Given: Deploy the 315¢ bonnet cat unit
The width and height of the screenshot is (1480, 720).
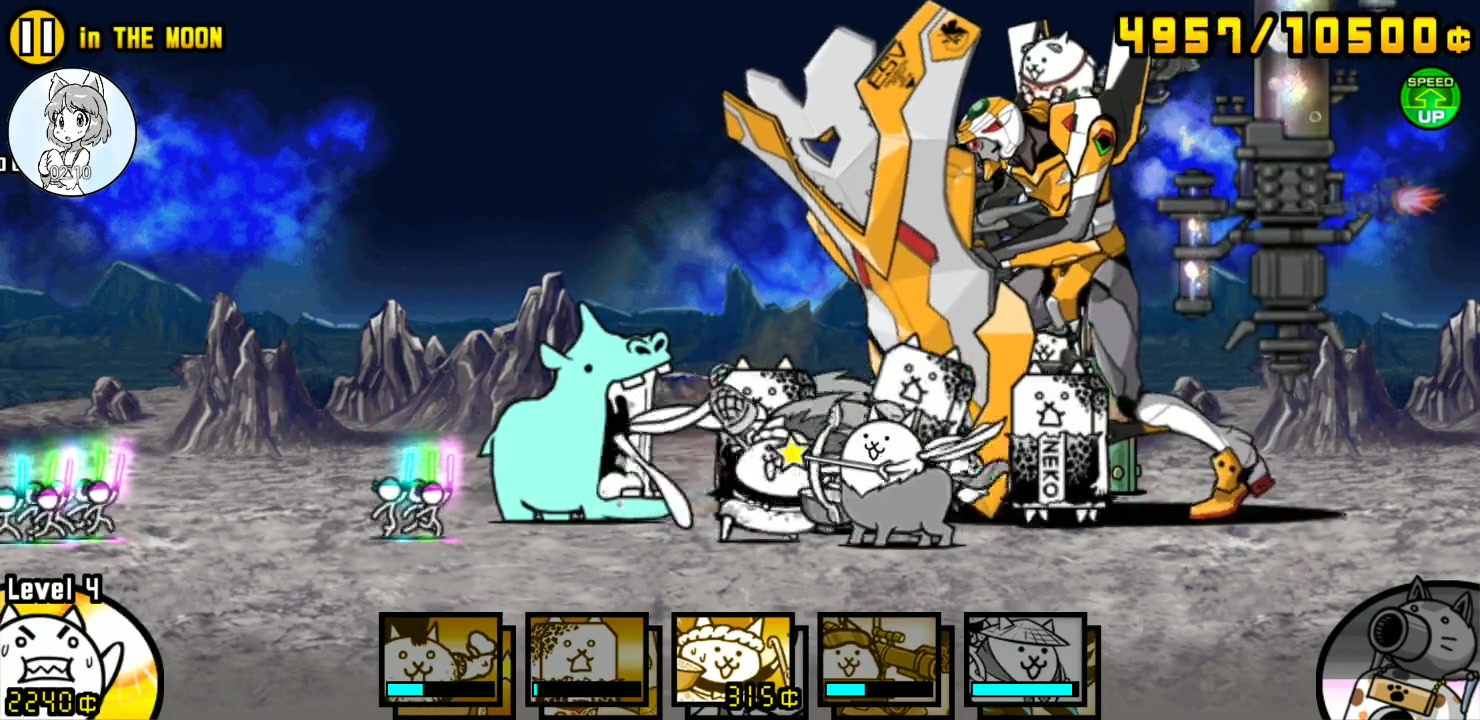Looking at the screenshot, I should tap(733, 659).
